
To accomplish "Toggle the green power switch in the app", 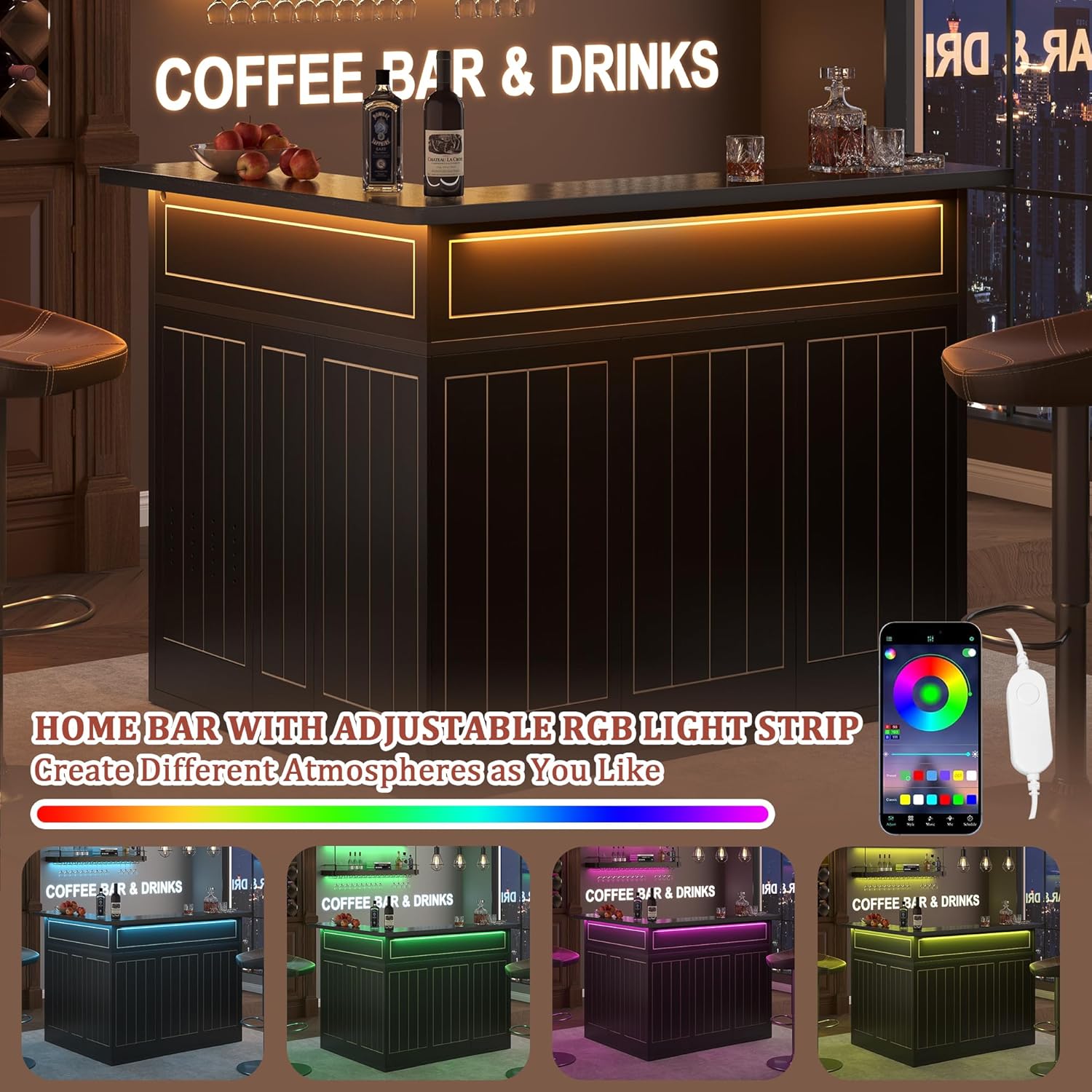I will click(x=968, y=652).
